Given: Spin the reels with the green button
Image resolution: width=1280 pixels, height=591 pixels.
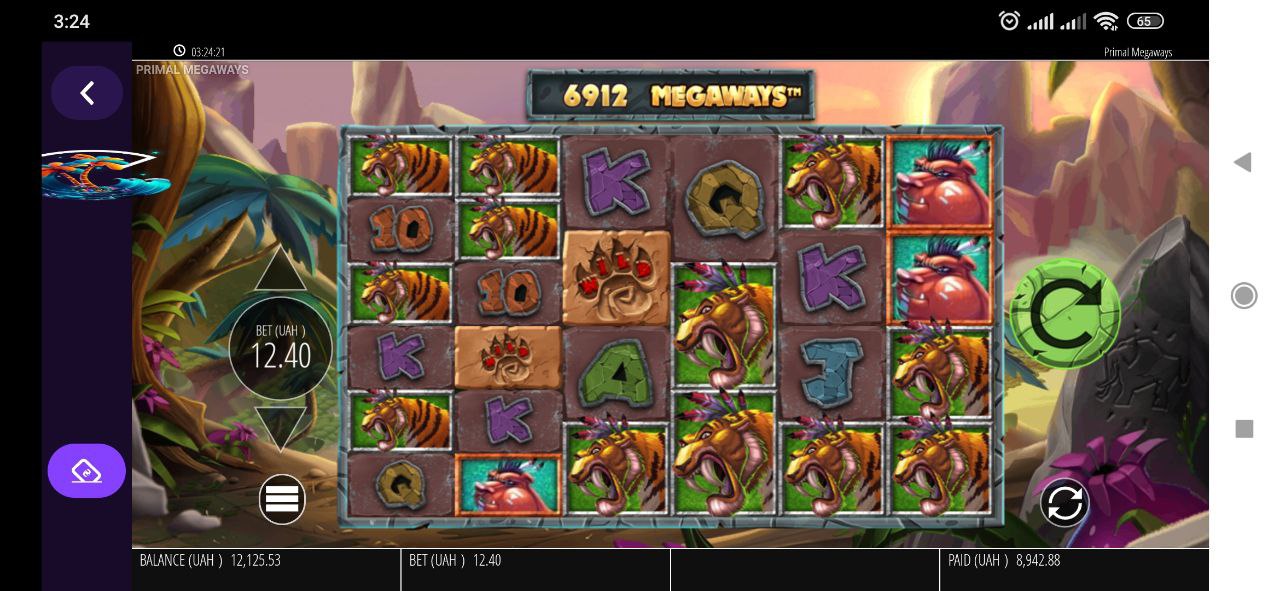Looking at the screenshot, I should coord(1065,313).
